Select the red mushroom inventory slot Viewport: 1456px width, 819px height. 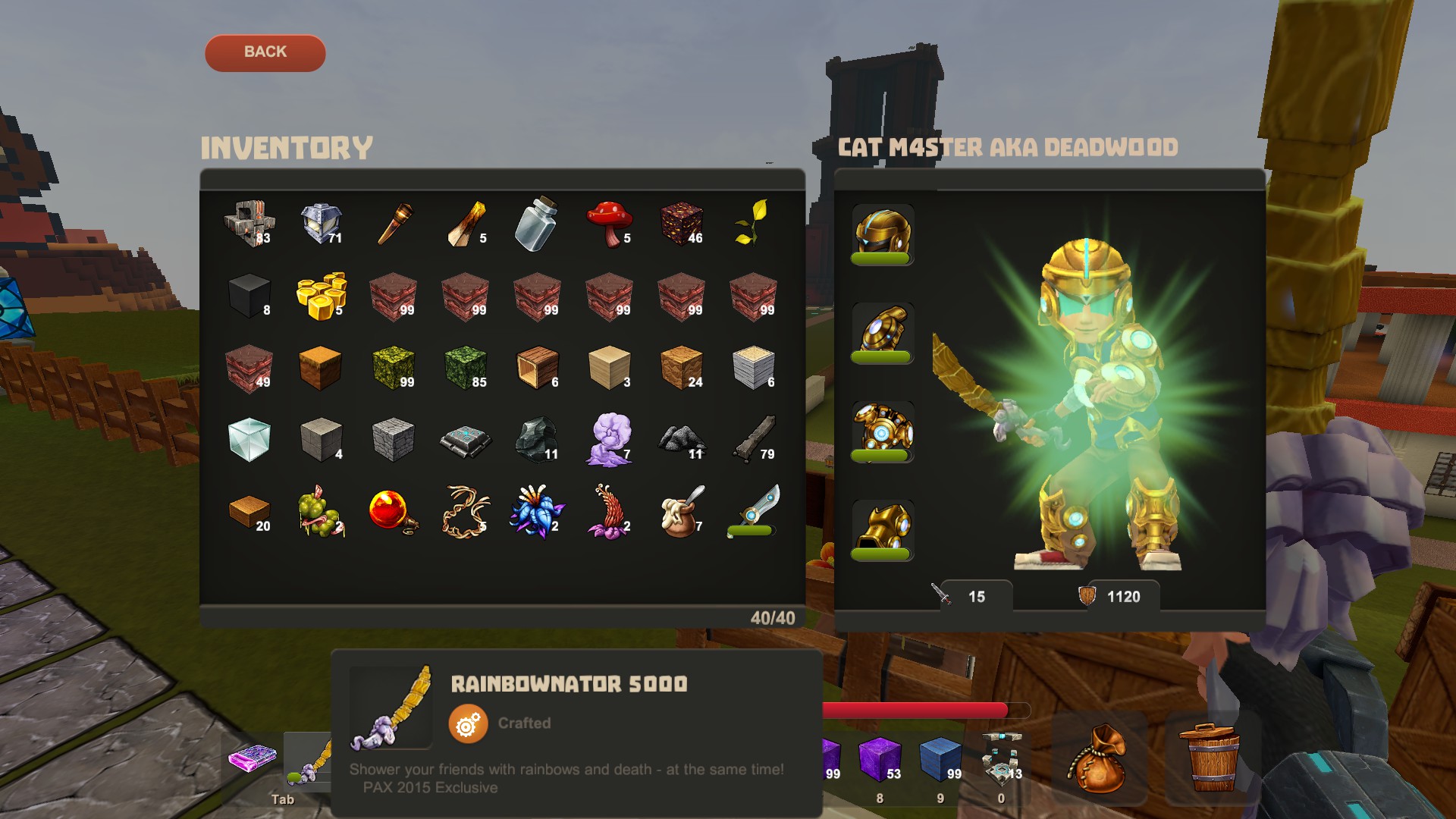pos(609,223)
